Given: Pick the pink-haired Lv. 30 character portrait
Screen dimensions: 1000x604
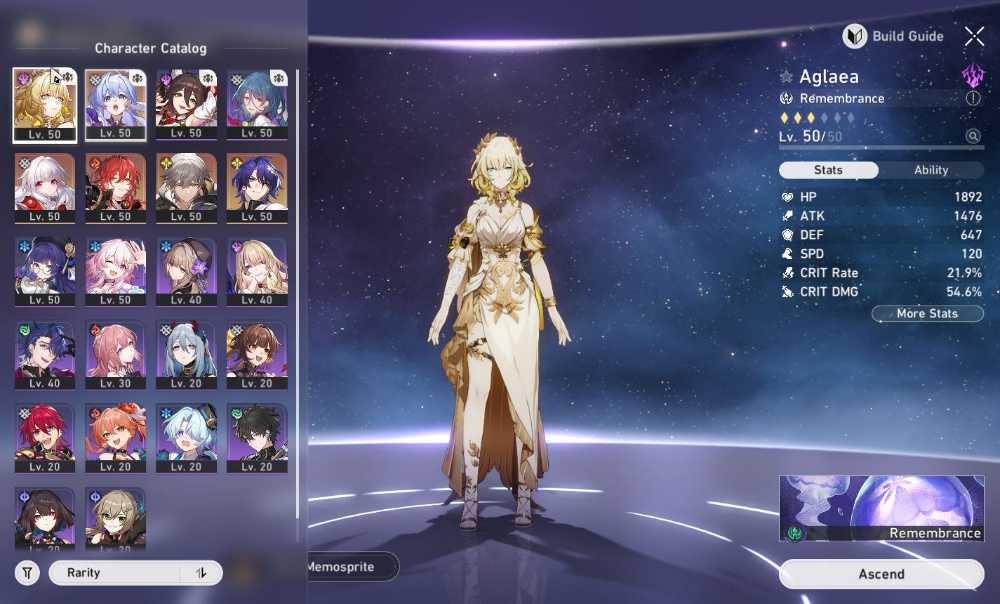Looking at the screenshot, I should coord(116,355).
